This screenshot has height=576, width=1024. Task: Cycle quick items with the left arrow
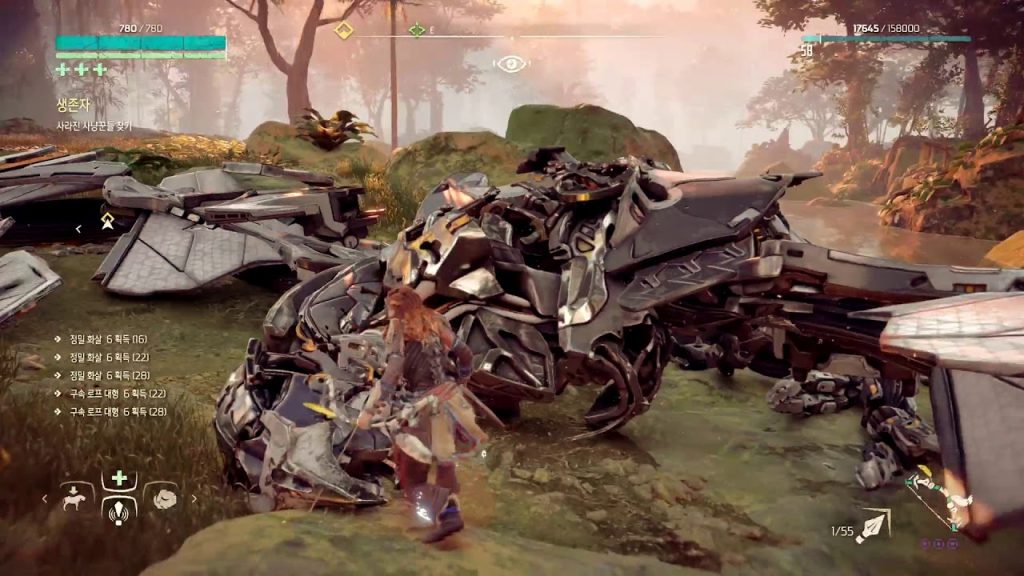point(44,498)
